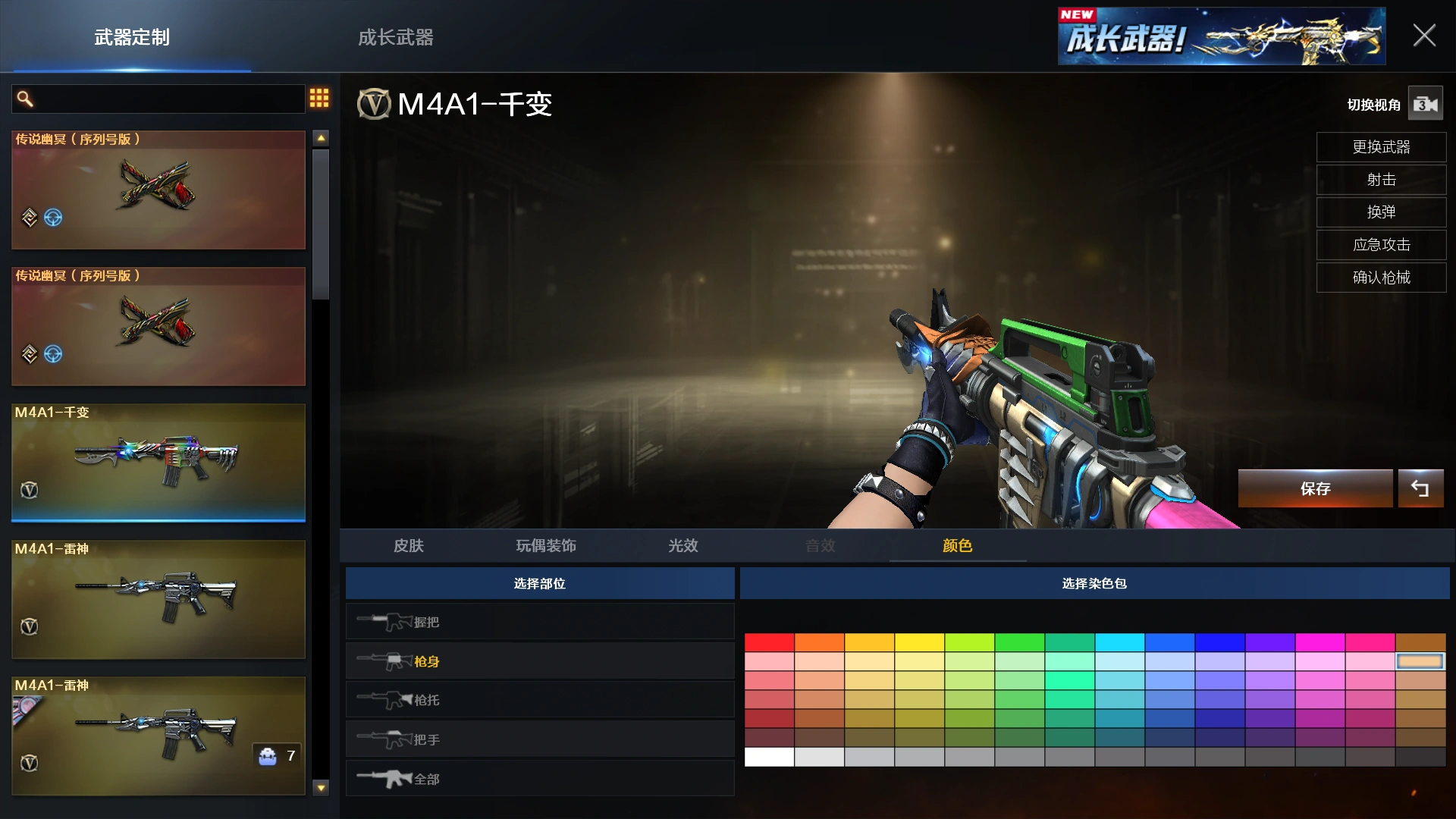
Task: Switch to the 成长武器 tab
Action: tap(394, 38)
